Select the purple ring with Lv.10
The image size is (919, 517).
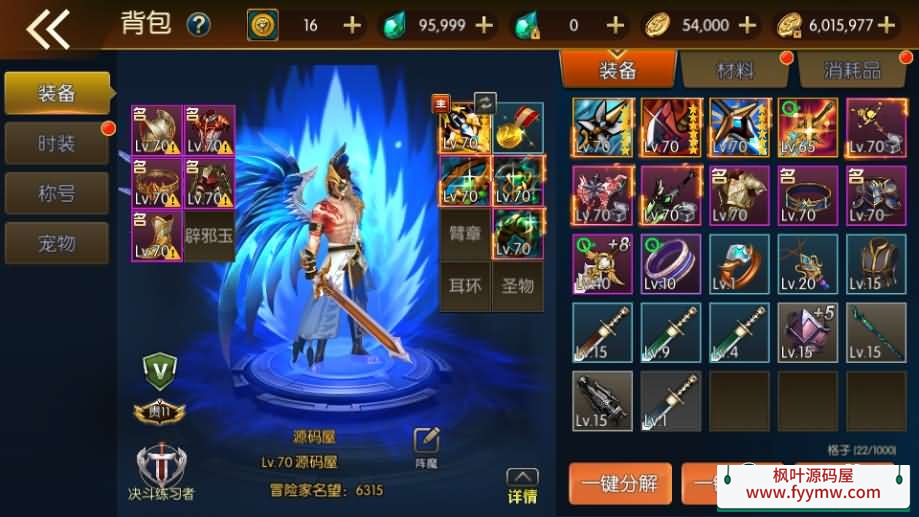pyautogui.click(x=671, y=263)
